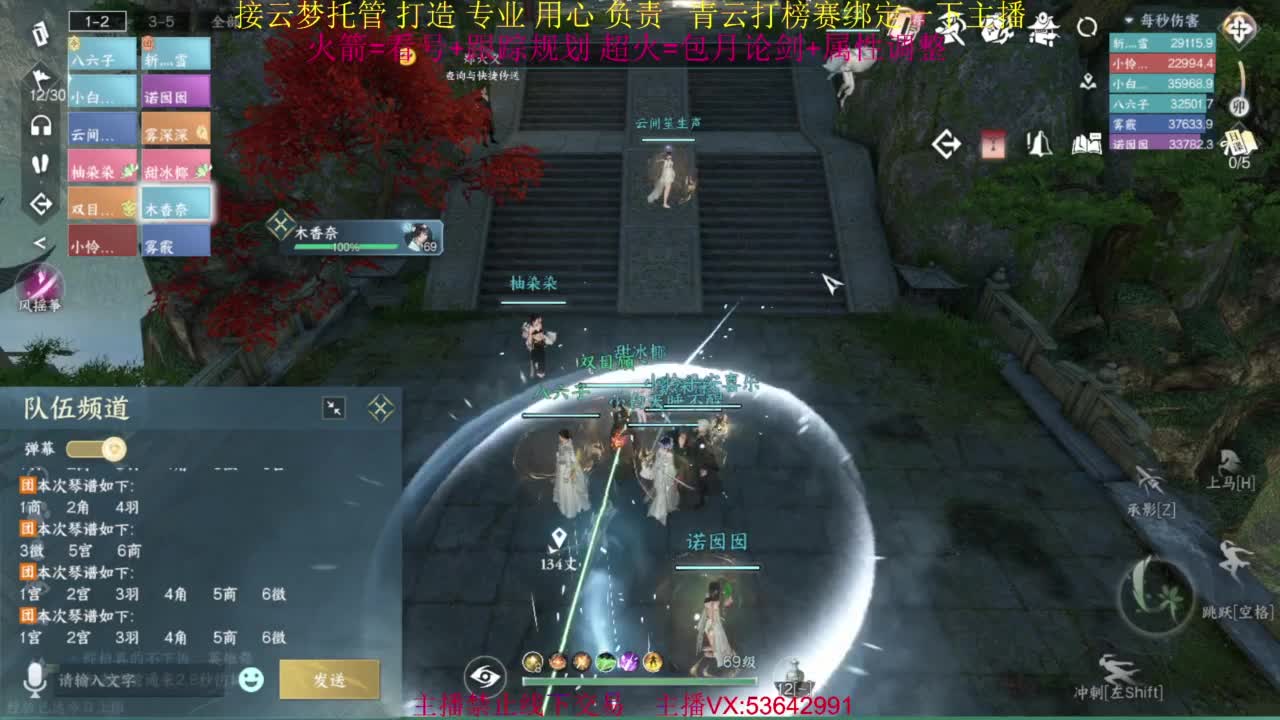Click the 发送 send button

tap(331, 680)
